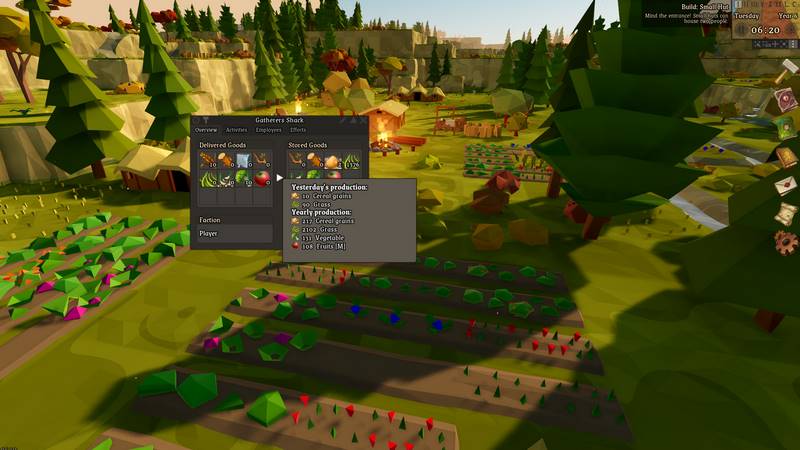Screen dimensions: 800x450
Task: Open the gear settings icon
Action: pyautogui.click(x=786, y=241)
